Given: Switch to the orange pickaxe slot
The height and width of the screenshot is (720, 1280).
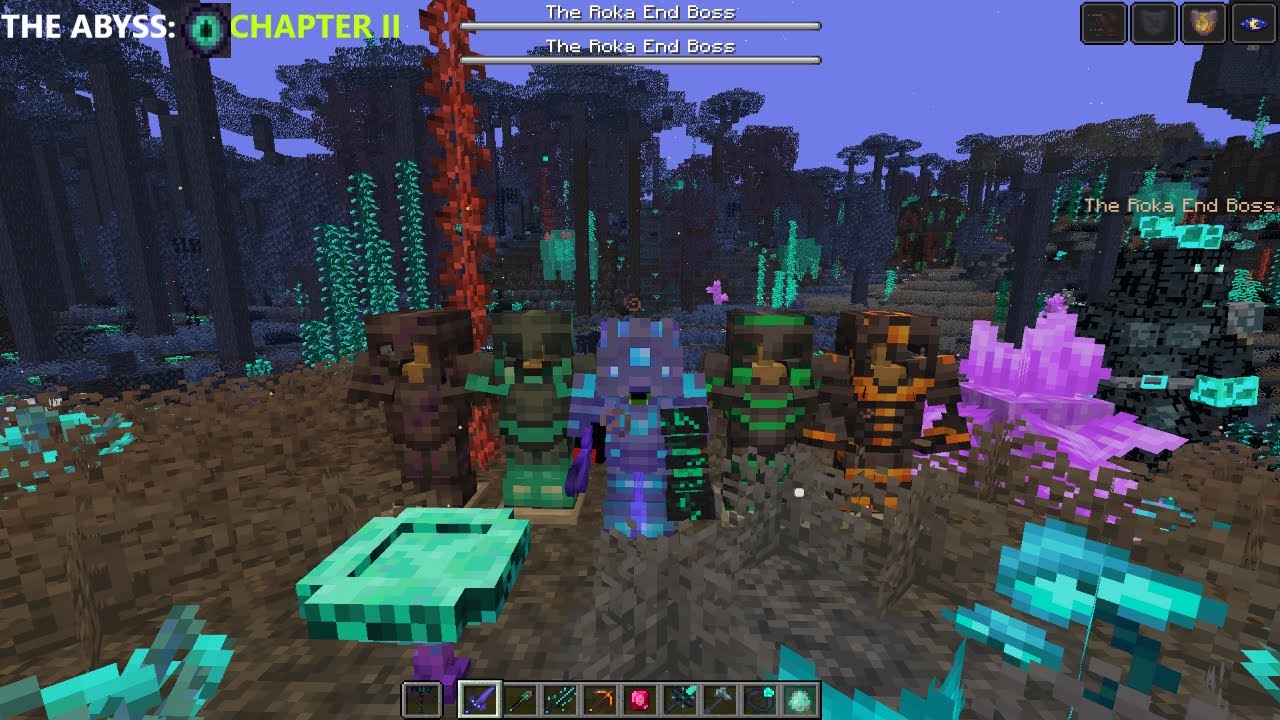Looking at the screenshot, I should coord(600,699).
